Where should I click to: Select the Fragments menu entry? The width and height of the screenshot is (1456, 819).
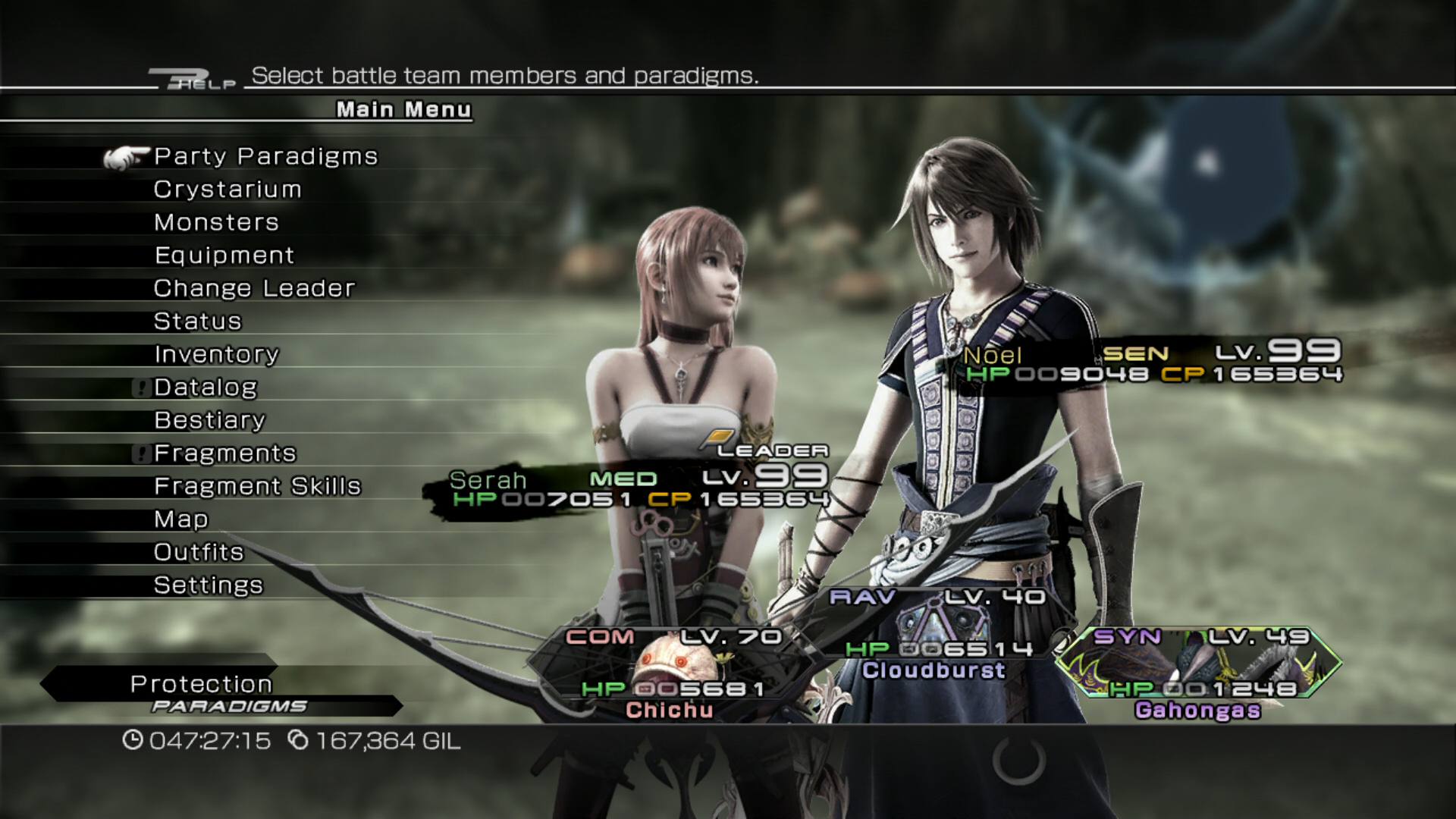(224, 453)
